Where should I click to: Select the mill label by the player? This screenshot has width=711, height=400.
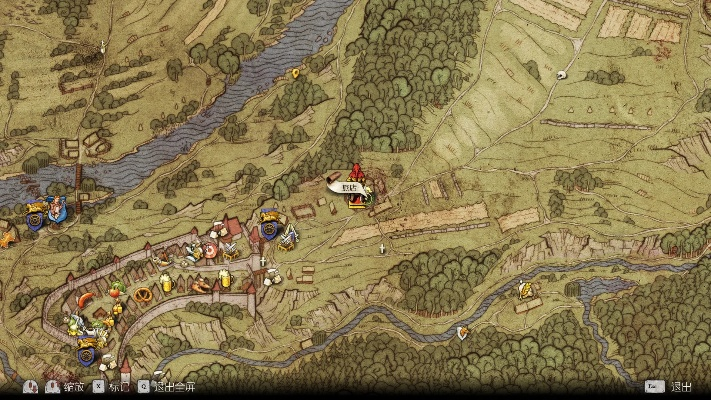click(x=348, y=185)
